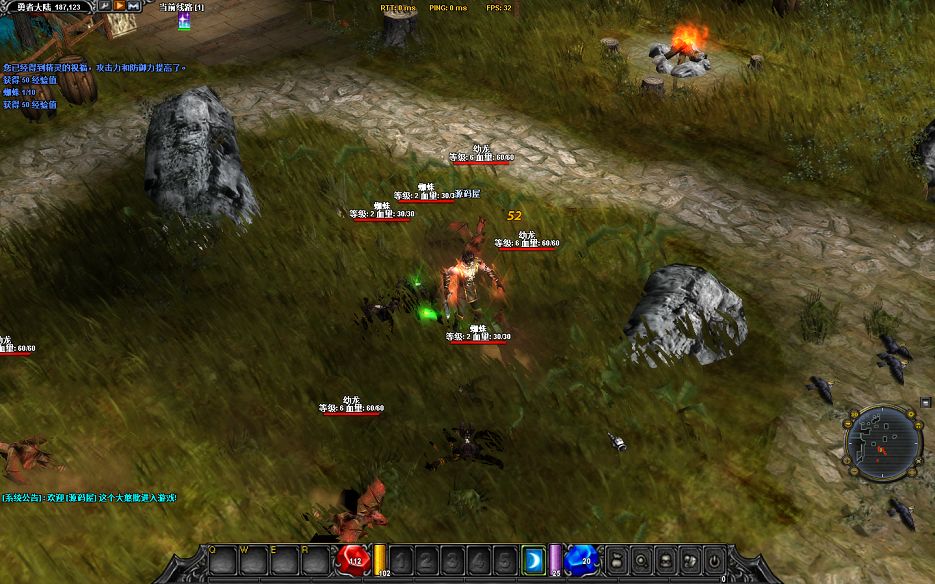Open the bag inventory button
This screenshot has width=935, height=584.
tap(617, 560)
